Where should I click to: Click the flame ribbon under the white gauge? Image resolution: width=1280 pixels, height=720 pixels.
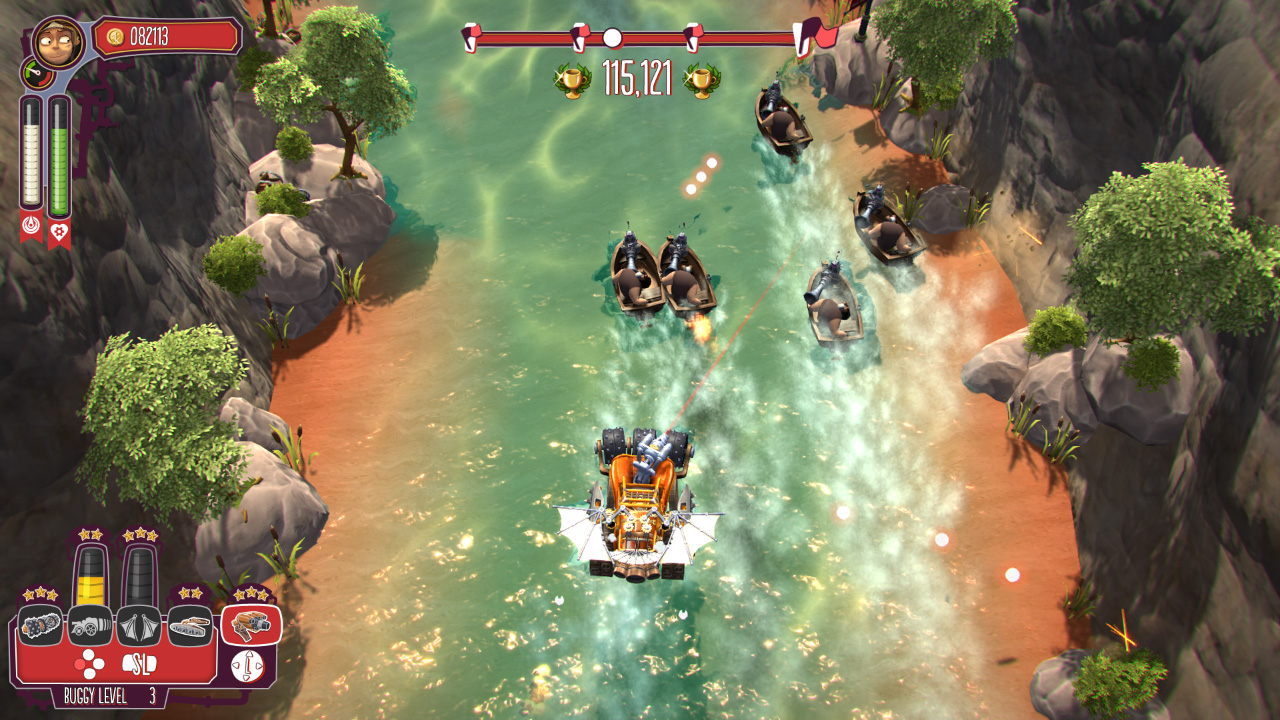[31, 228]
